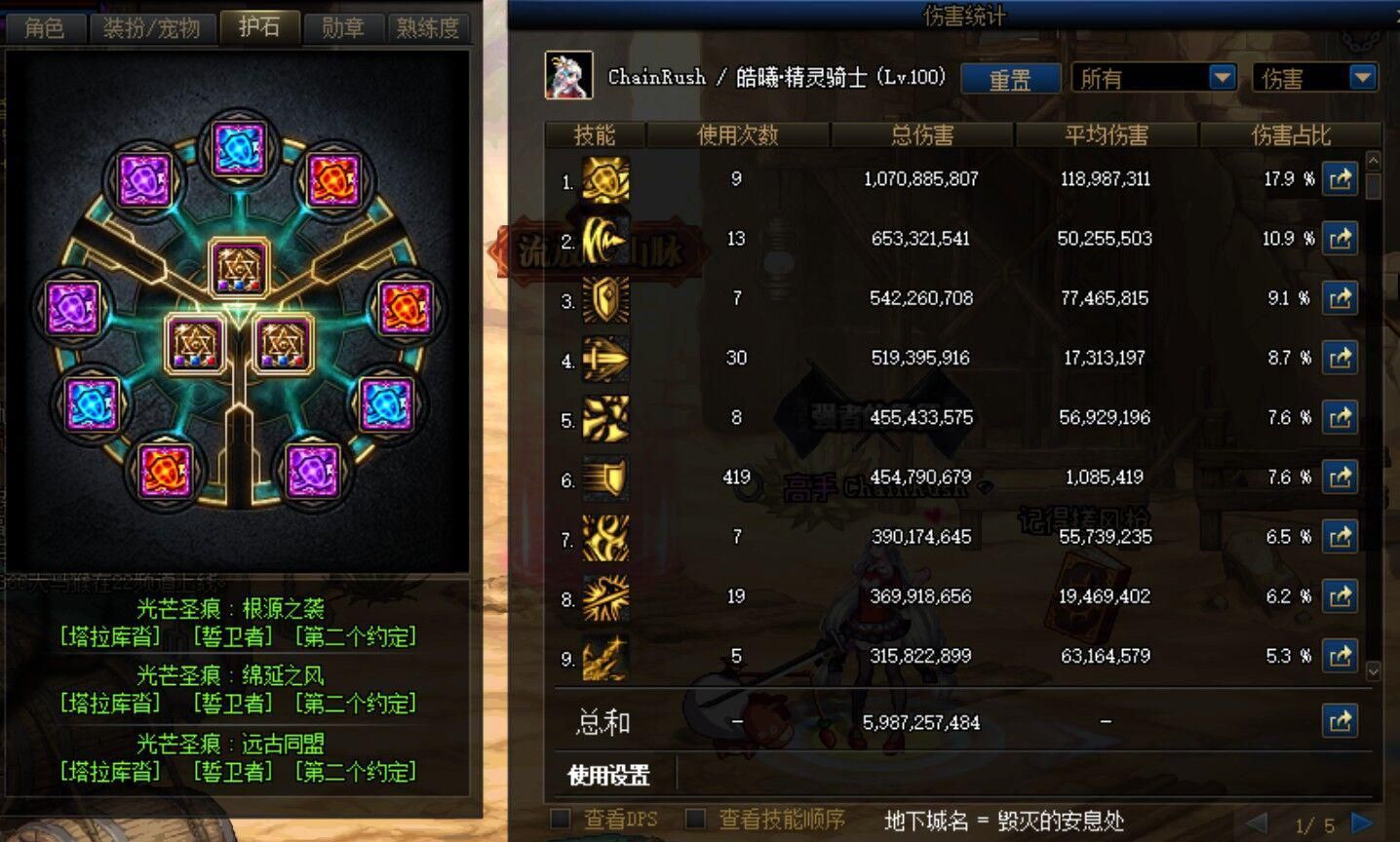
Task: Switch to the 勋章 tab
Action: [x=342, y=27]
